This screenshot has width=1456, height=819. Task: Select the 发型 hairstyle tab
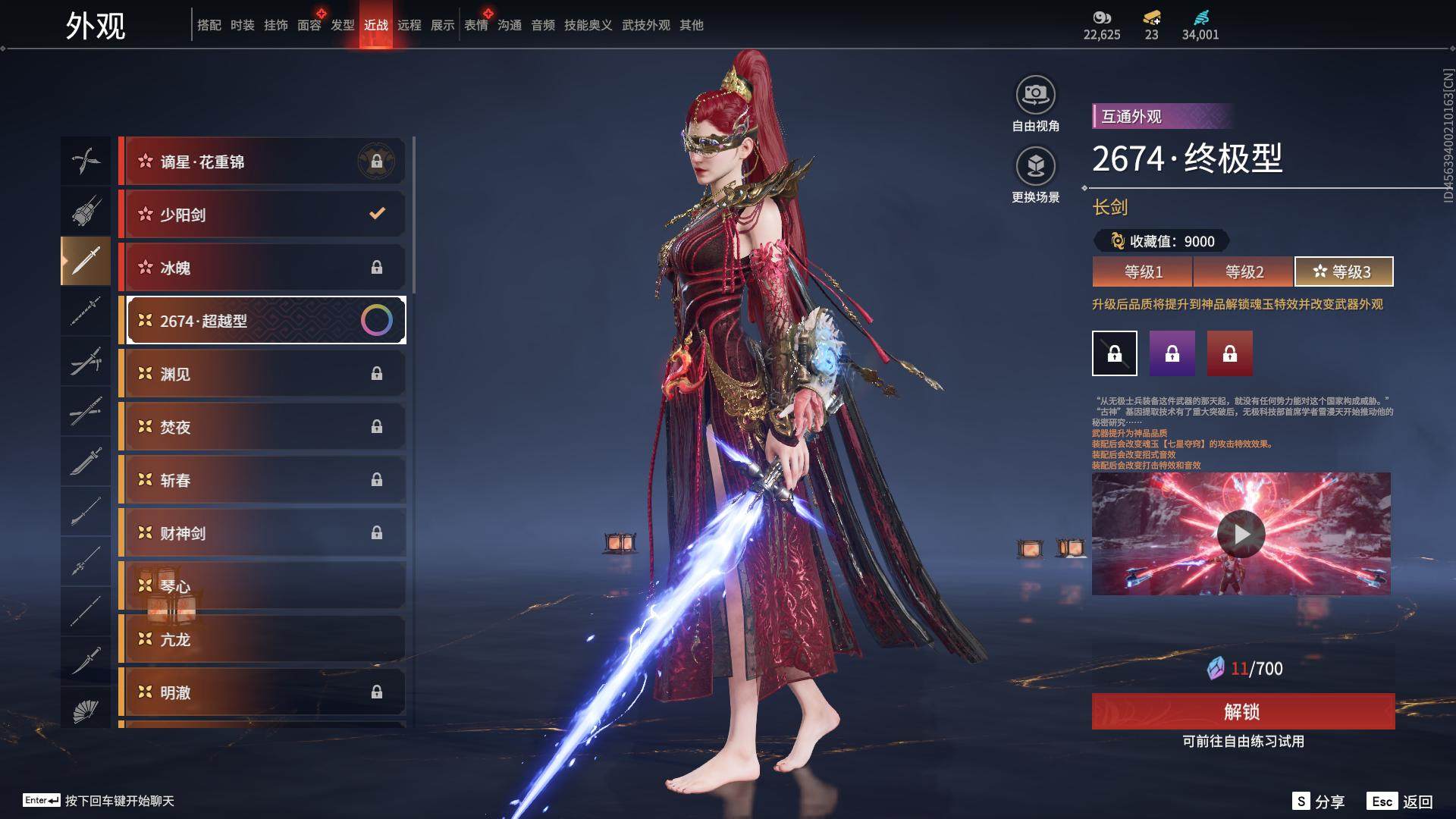[343, 25]
